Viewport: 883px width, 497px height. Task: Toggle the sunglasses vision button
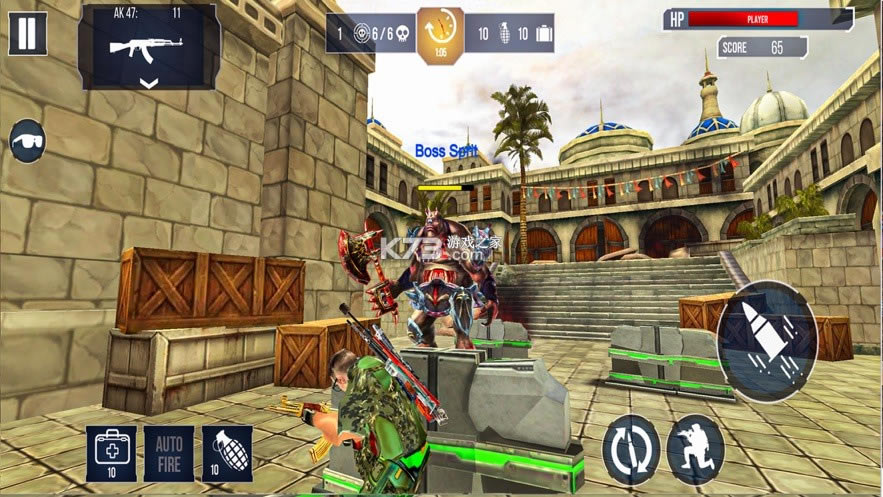click(28, 141)
